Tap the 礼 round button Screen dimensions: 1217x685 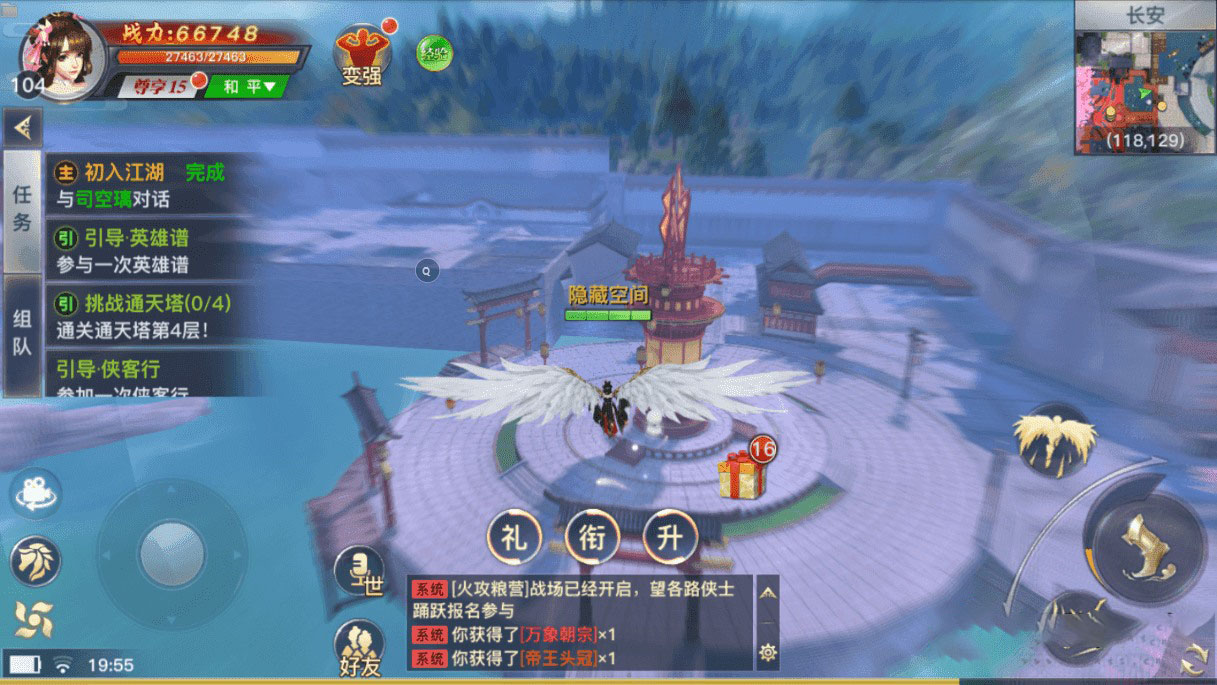click(x=513, y=538)
